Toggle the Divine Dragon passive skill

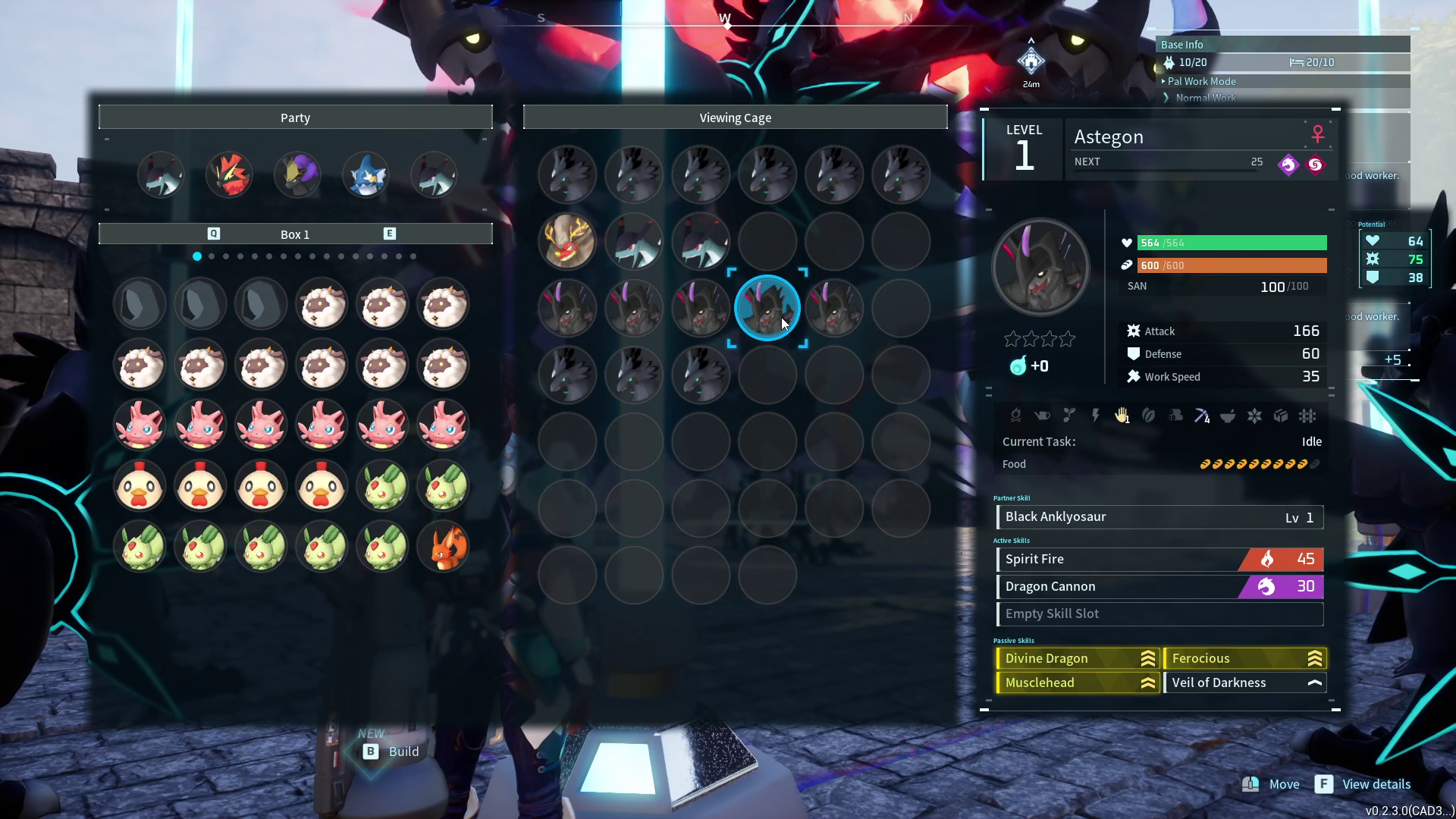[1078, 658]
